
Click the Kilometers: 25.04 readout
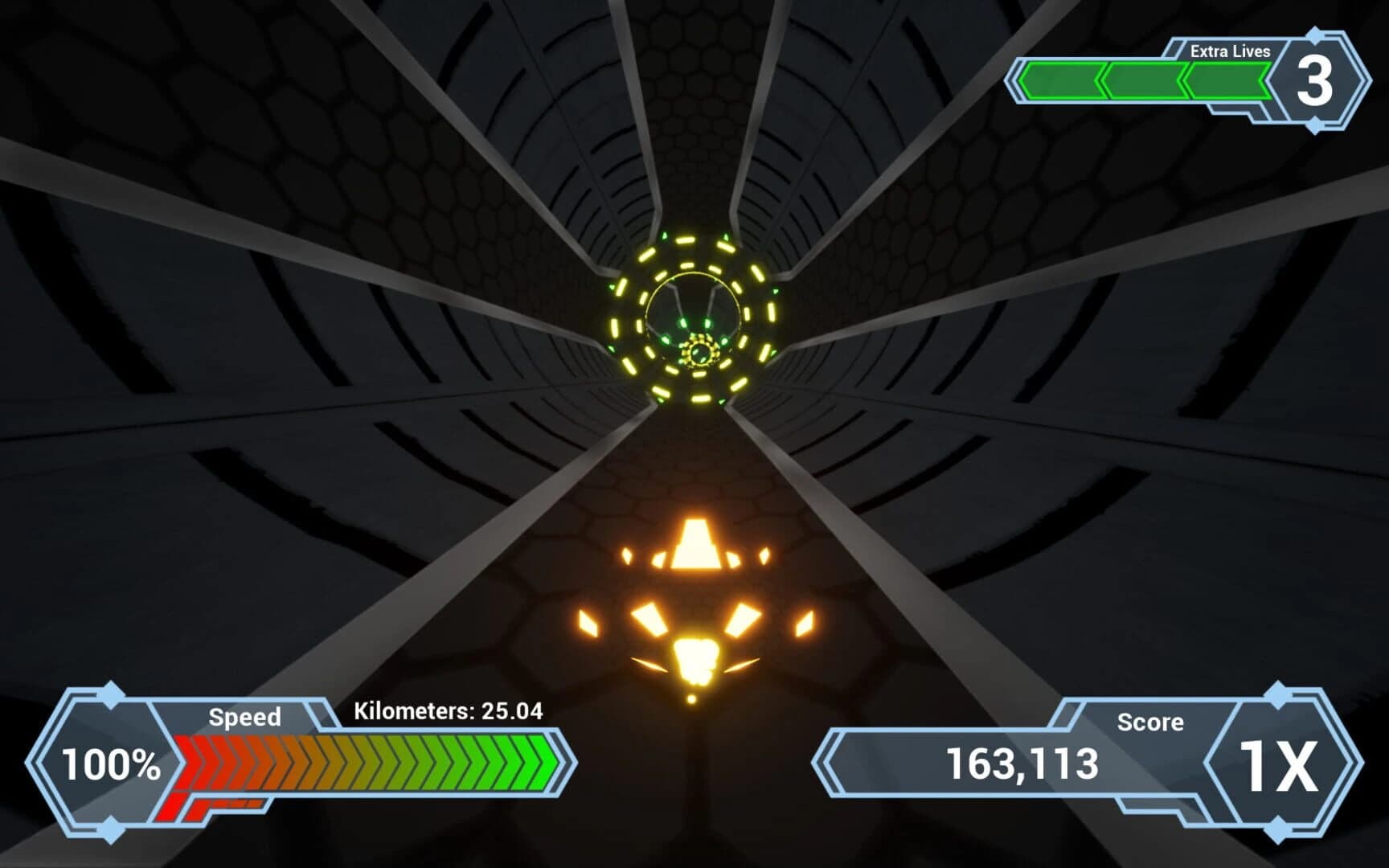click(448, 711)
